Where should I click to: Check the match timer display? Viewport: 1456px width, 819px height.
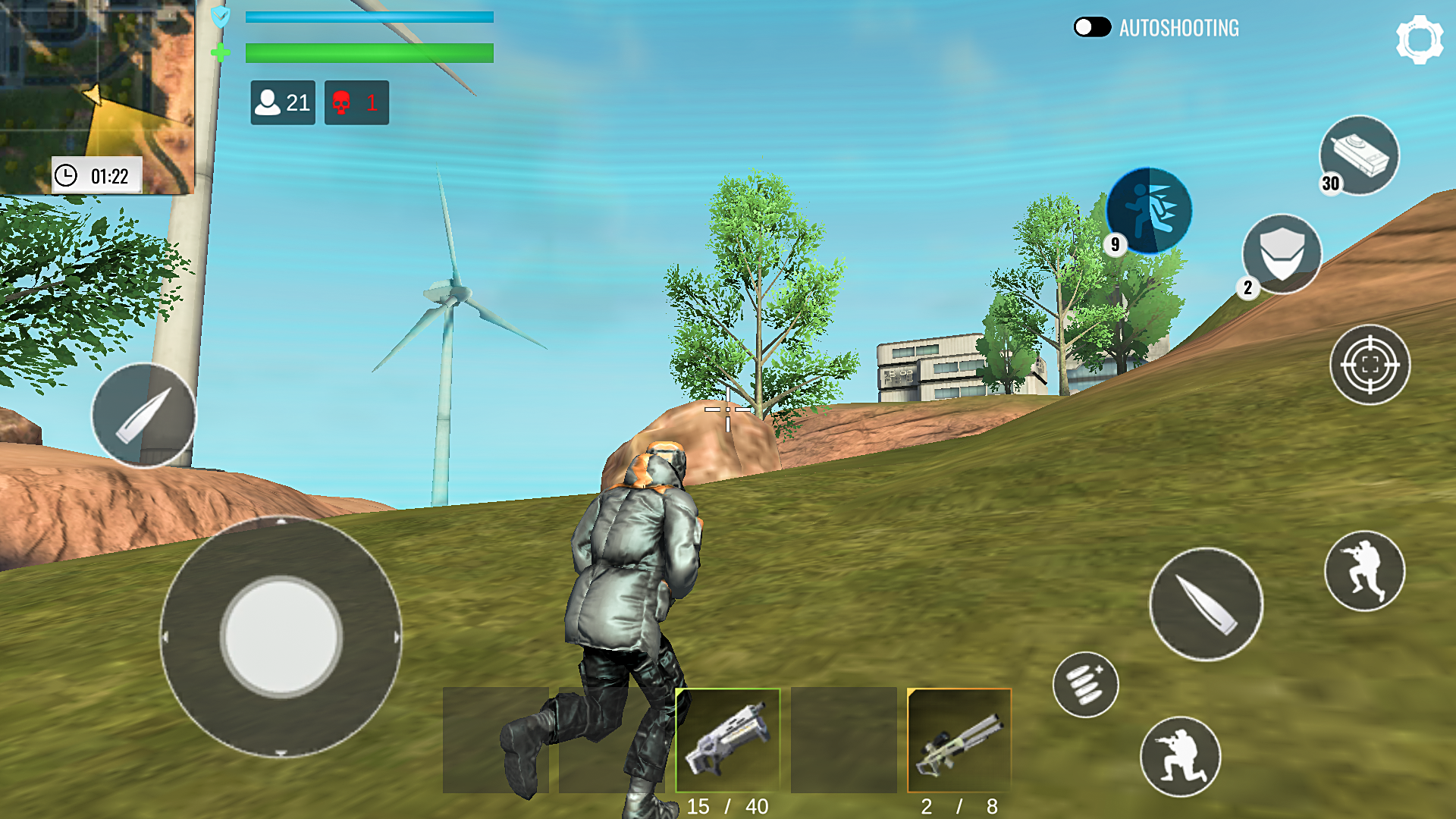pyautogui.click(x=97, y=174)
